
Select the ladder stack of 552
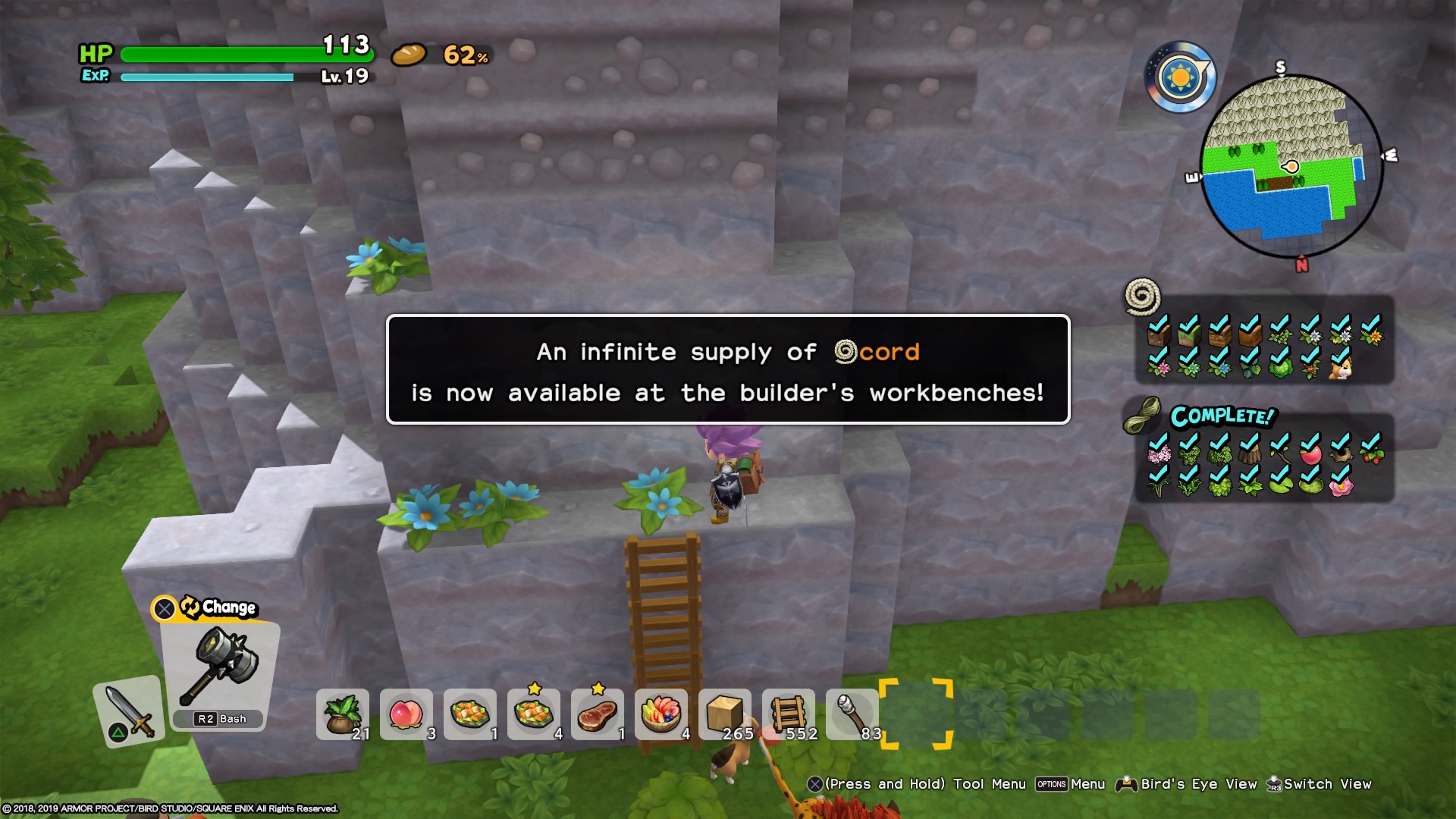(787, 713)
